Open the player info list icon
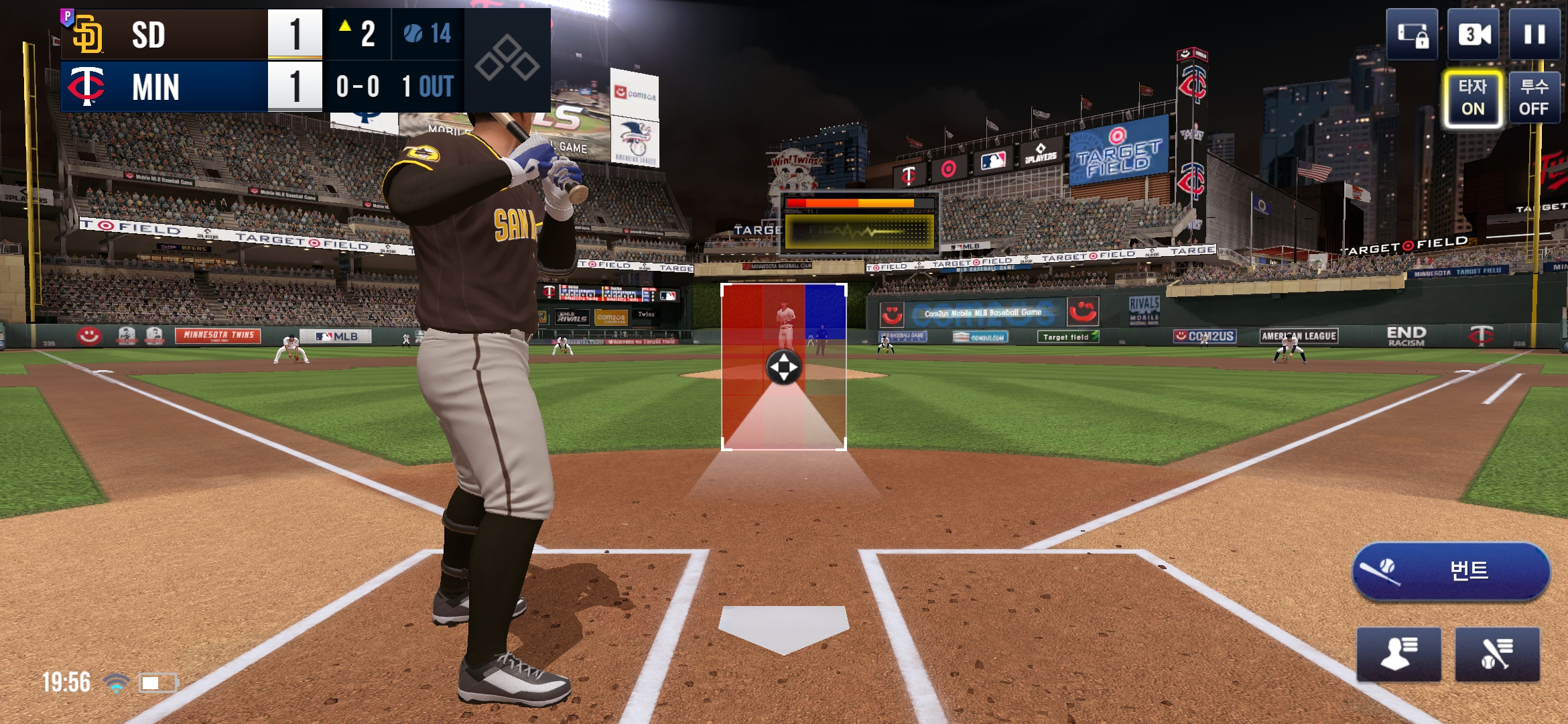The height and width of the screenshot is (724, 1568). (x=1398, y=654)
